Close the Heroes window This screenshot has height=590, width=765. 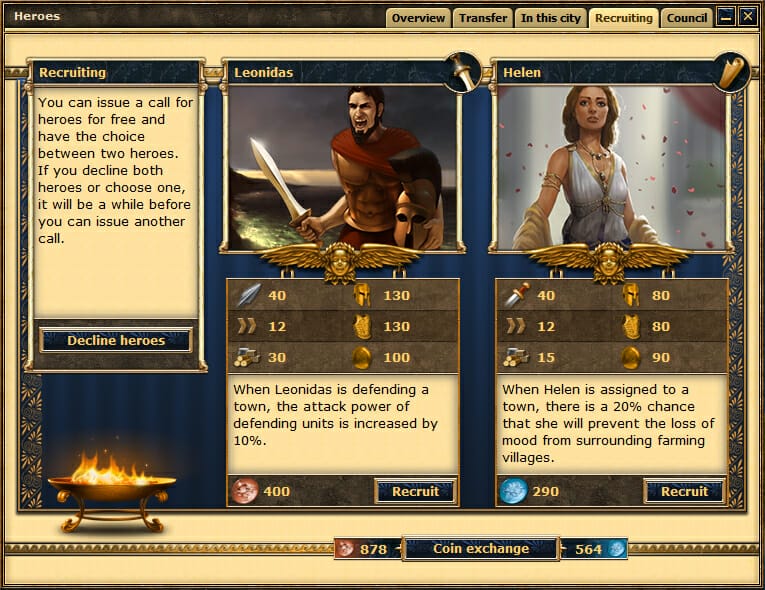(x=747, y=16)
